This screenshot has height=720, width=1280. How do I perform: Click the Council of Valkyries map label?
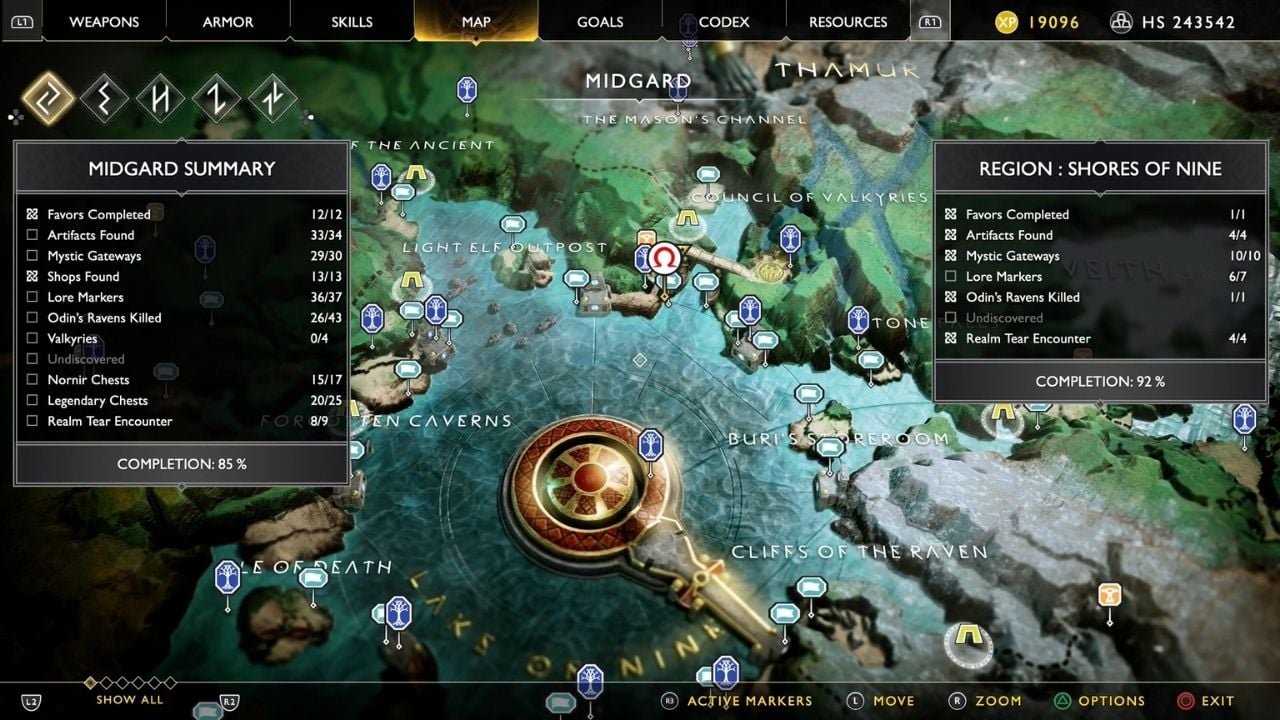click(810, 198)
